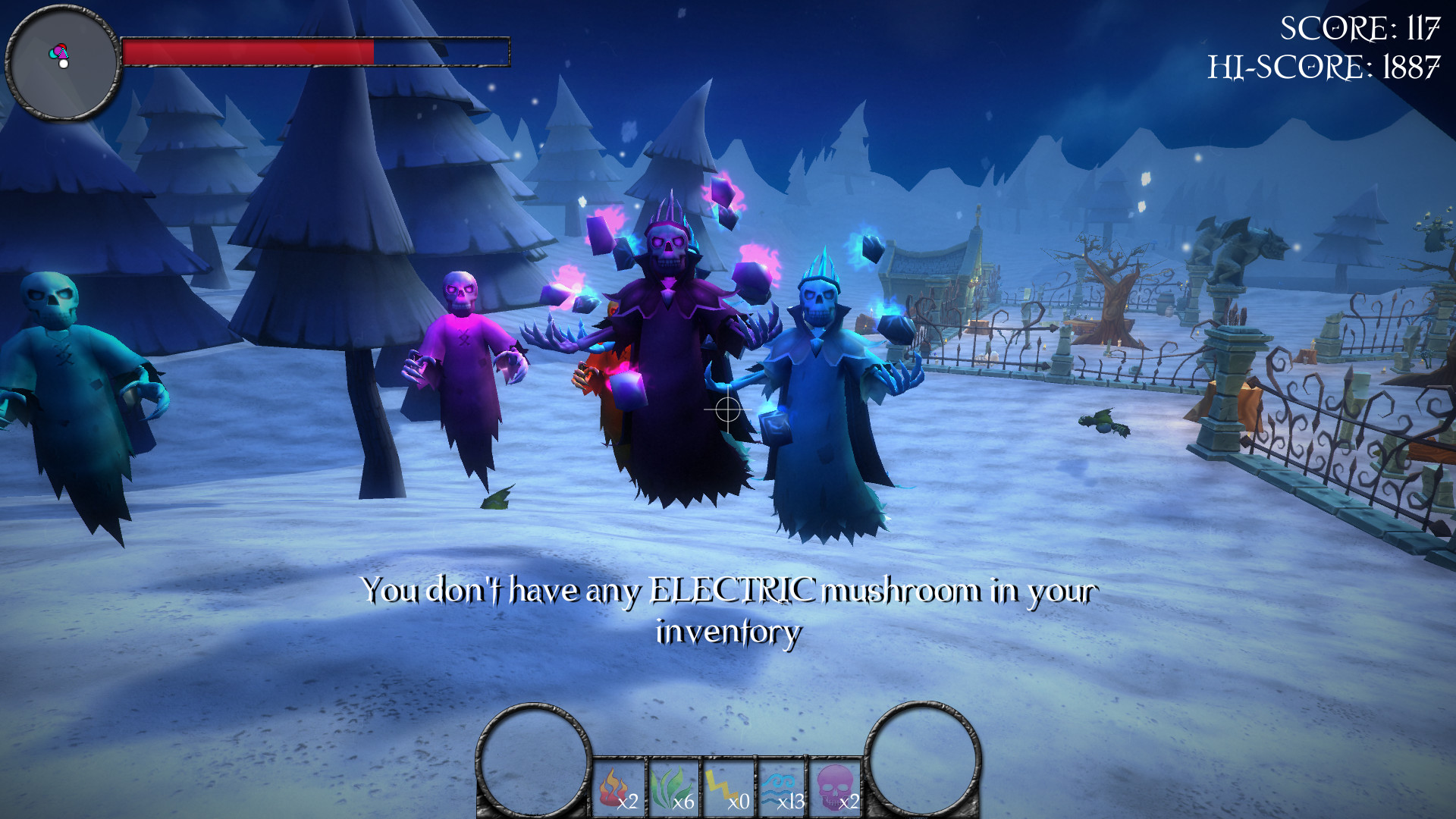Click the HI-SCORE: 1887 text
Image resolution: width=1456 pixels, height=819 pixels.
click(x=1325, y=66)
